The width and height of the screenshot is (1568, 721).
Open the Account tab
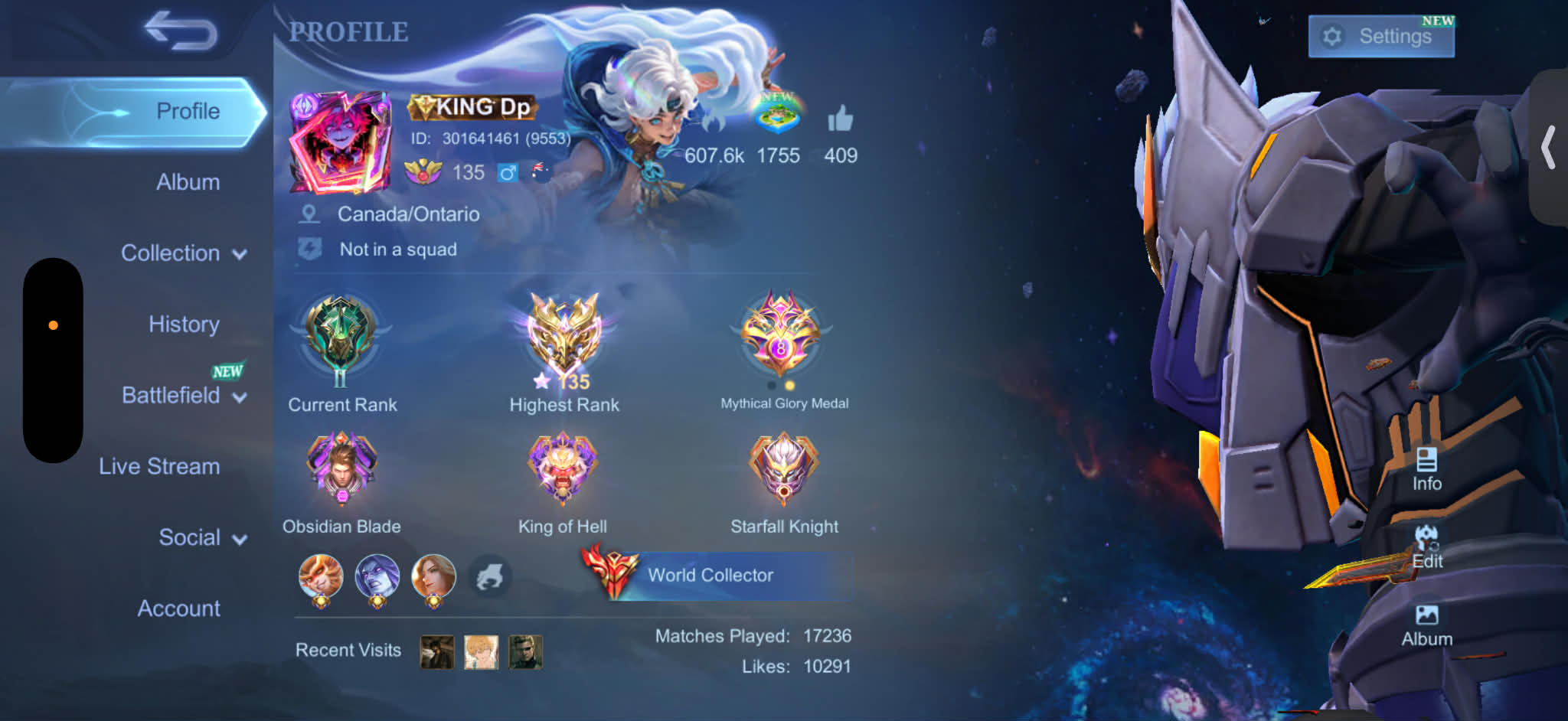178,608
